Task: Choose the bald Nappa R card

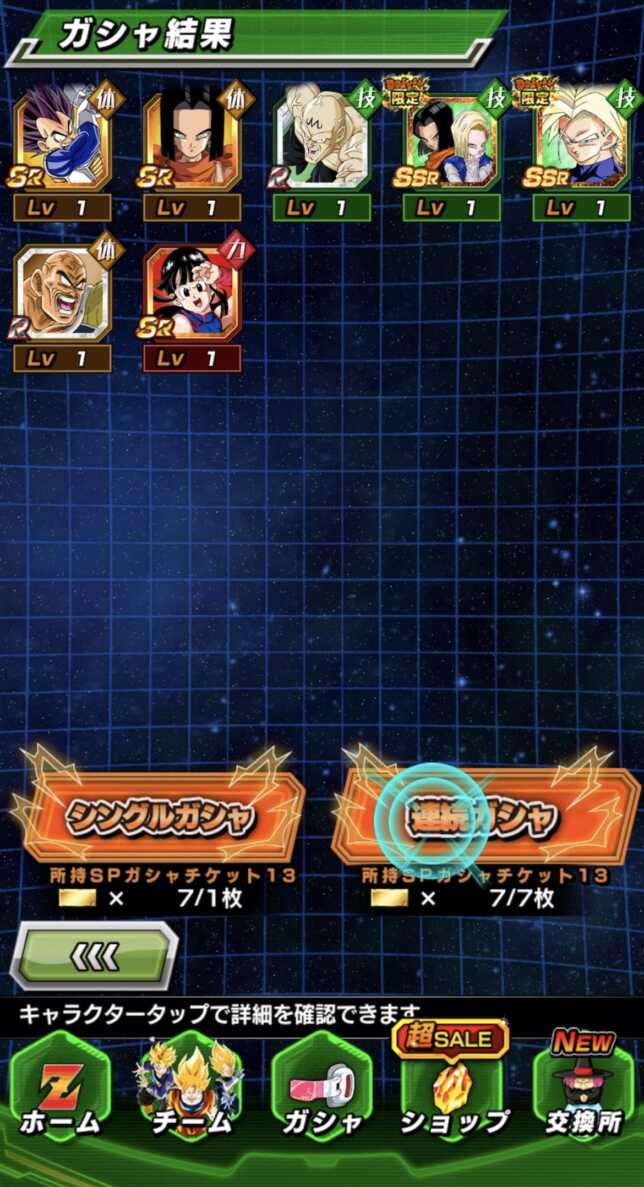Action: [62, 293]
